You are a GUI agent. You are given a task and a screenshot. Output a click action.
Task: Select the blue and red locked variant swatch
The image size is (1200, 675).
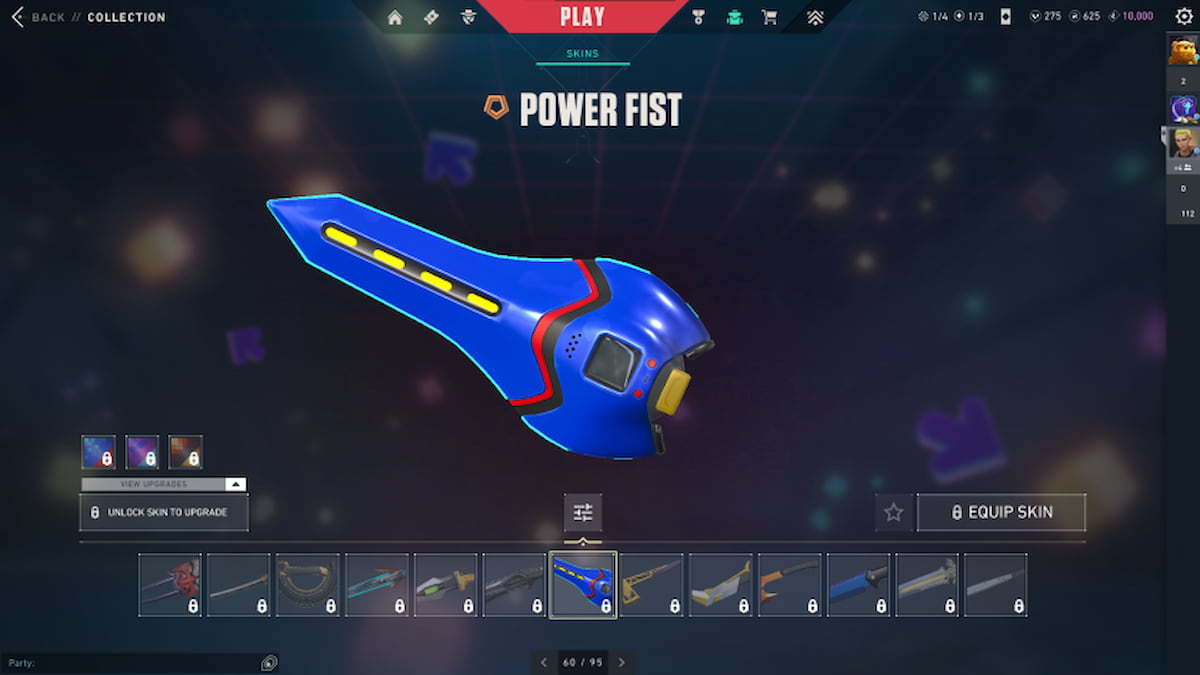click(x=98, y=452)
